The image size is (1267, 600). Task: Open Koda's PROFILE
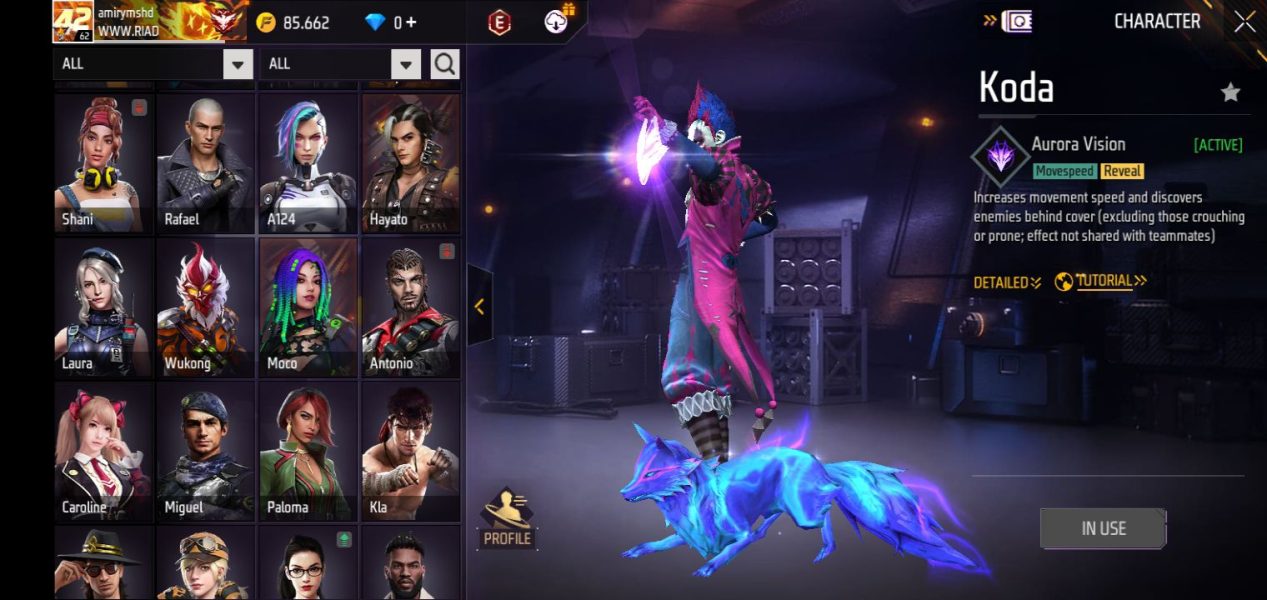pyautogui.click(x=507, y=518)
